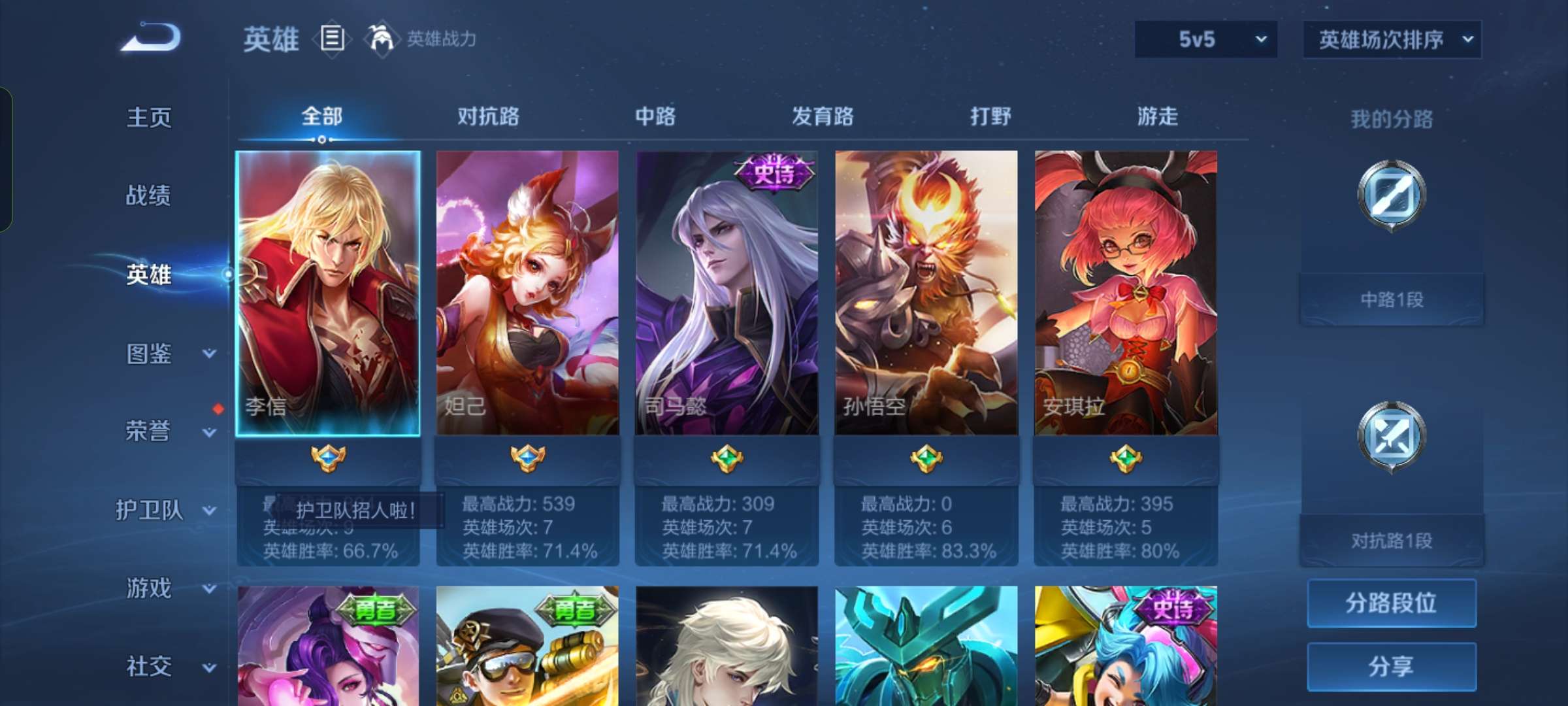The image size is (1568, 706).
Task: Click the 英雄战力 helmet icon
Action: tap(378, 39)
